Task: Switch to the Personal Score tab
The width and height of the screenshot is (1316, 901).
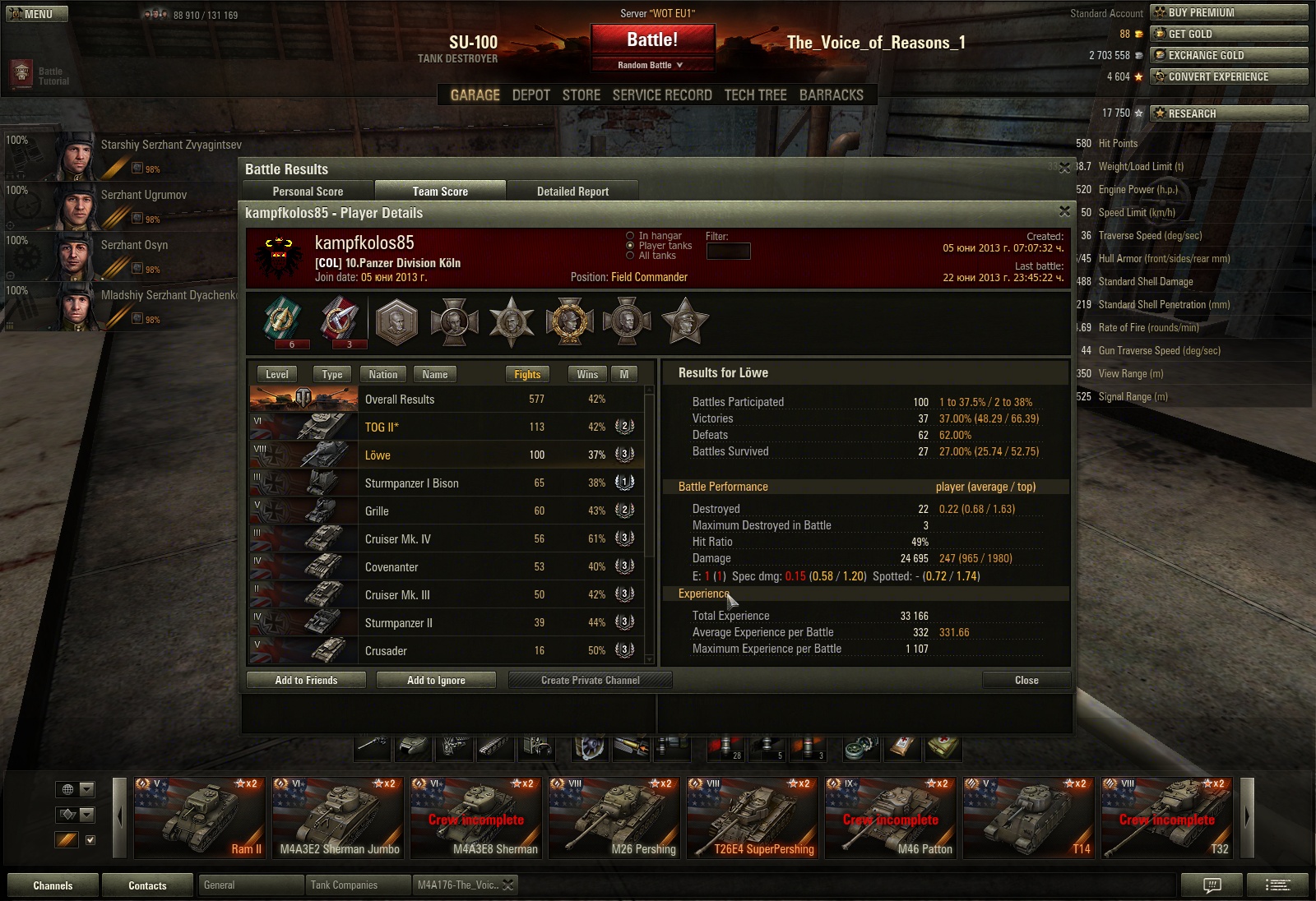Action: pos(308,192)
